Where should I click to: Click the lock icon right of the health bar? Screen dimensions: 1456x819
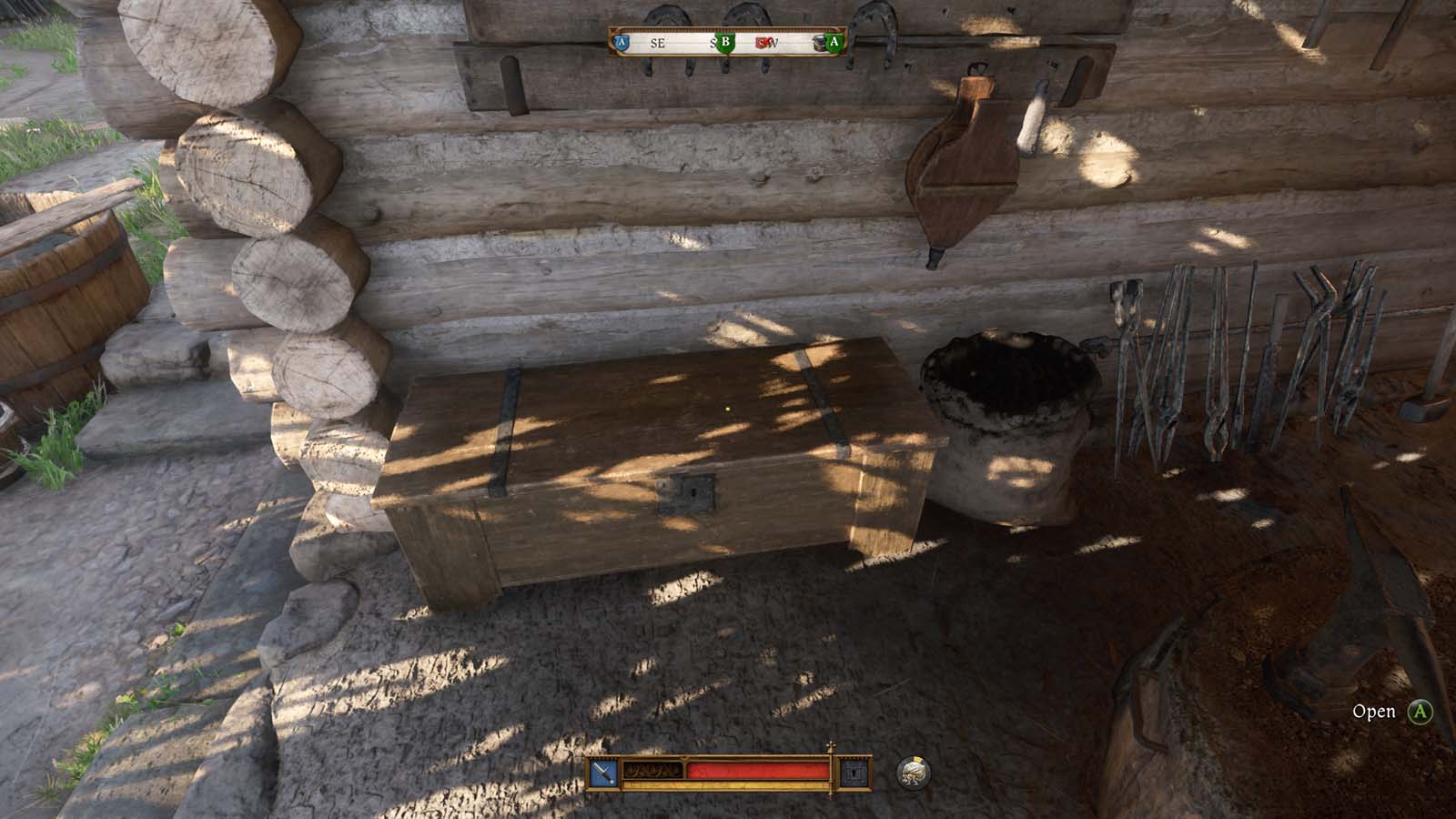tap(854, 773)
